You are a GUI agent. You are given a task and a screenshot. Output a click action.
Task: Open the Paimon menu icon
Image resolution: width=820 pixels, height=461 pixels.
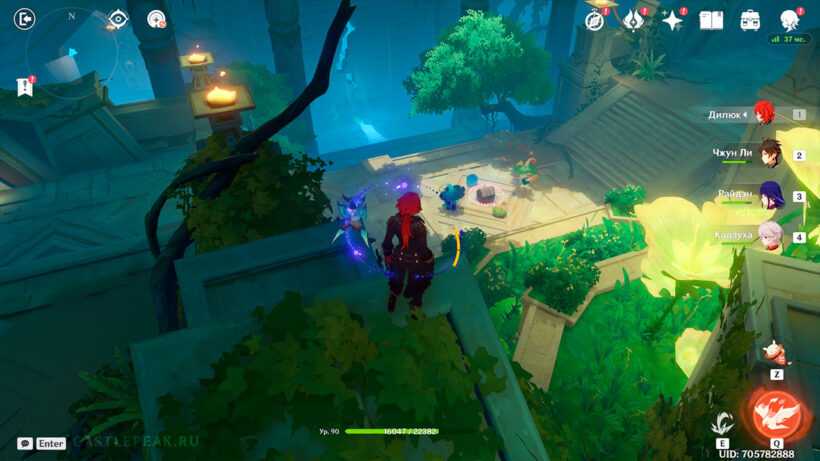pyautogui.click(x=790, y=20)
